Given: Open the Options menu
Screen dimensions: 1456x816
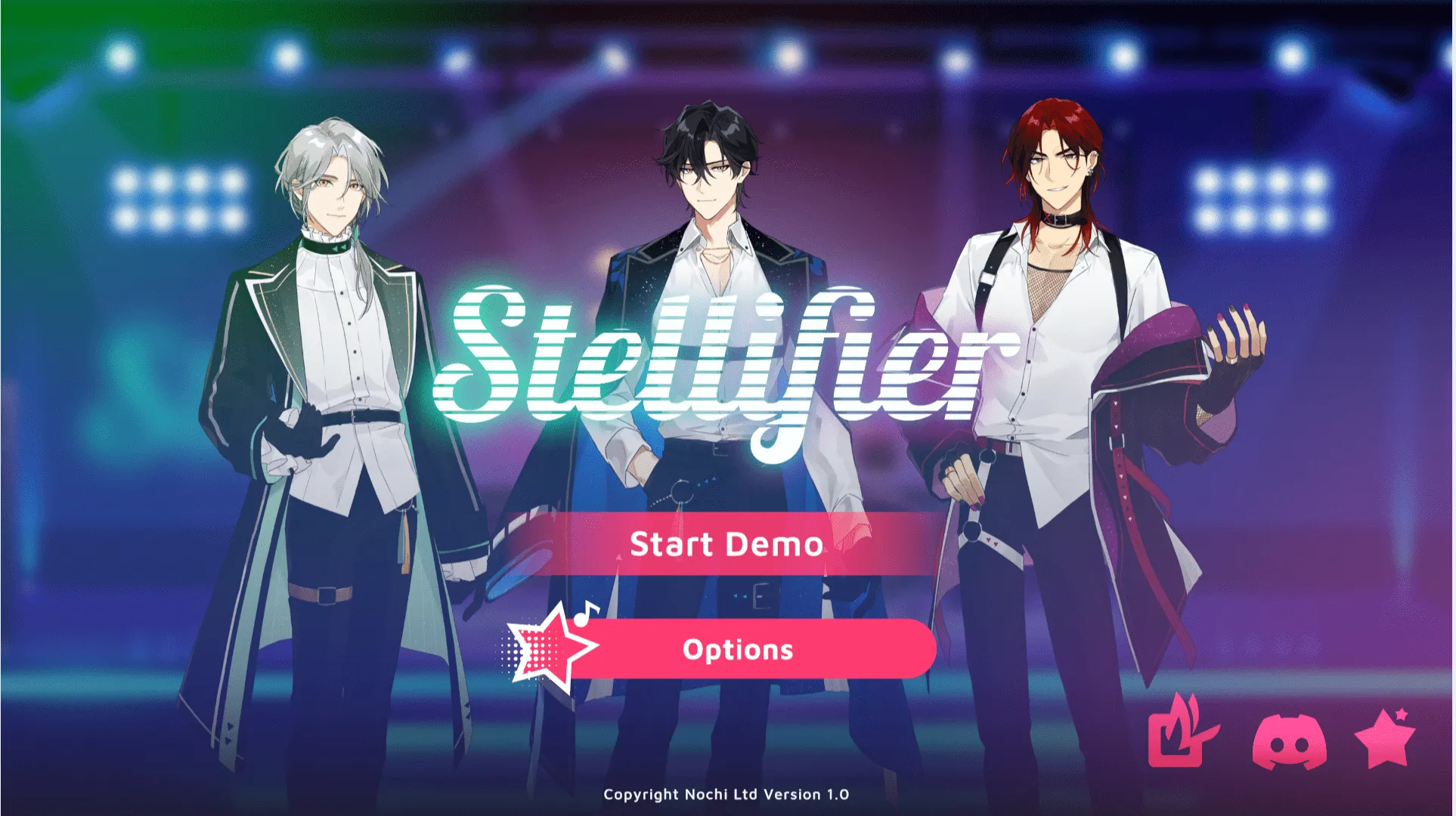Looking at the screenshot, I should 739,649.
